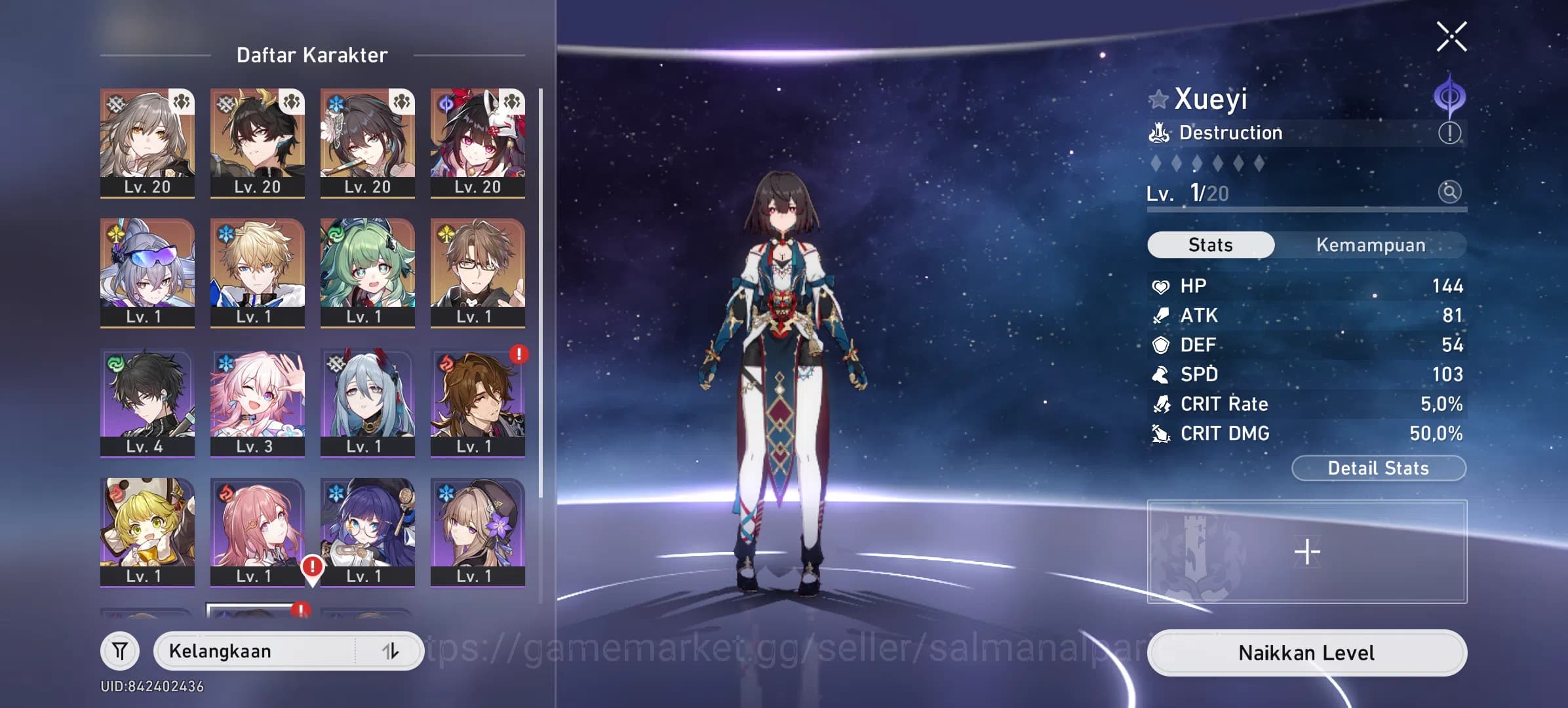Toggle the sort order arrows in the Kelangkaan field
Screen dimensions: 1568x708
tap(389, 651)
